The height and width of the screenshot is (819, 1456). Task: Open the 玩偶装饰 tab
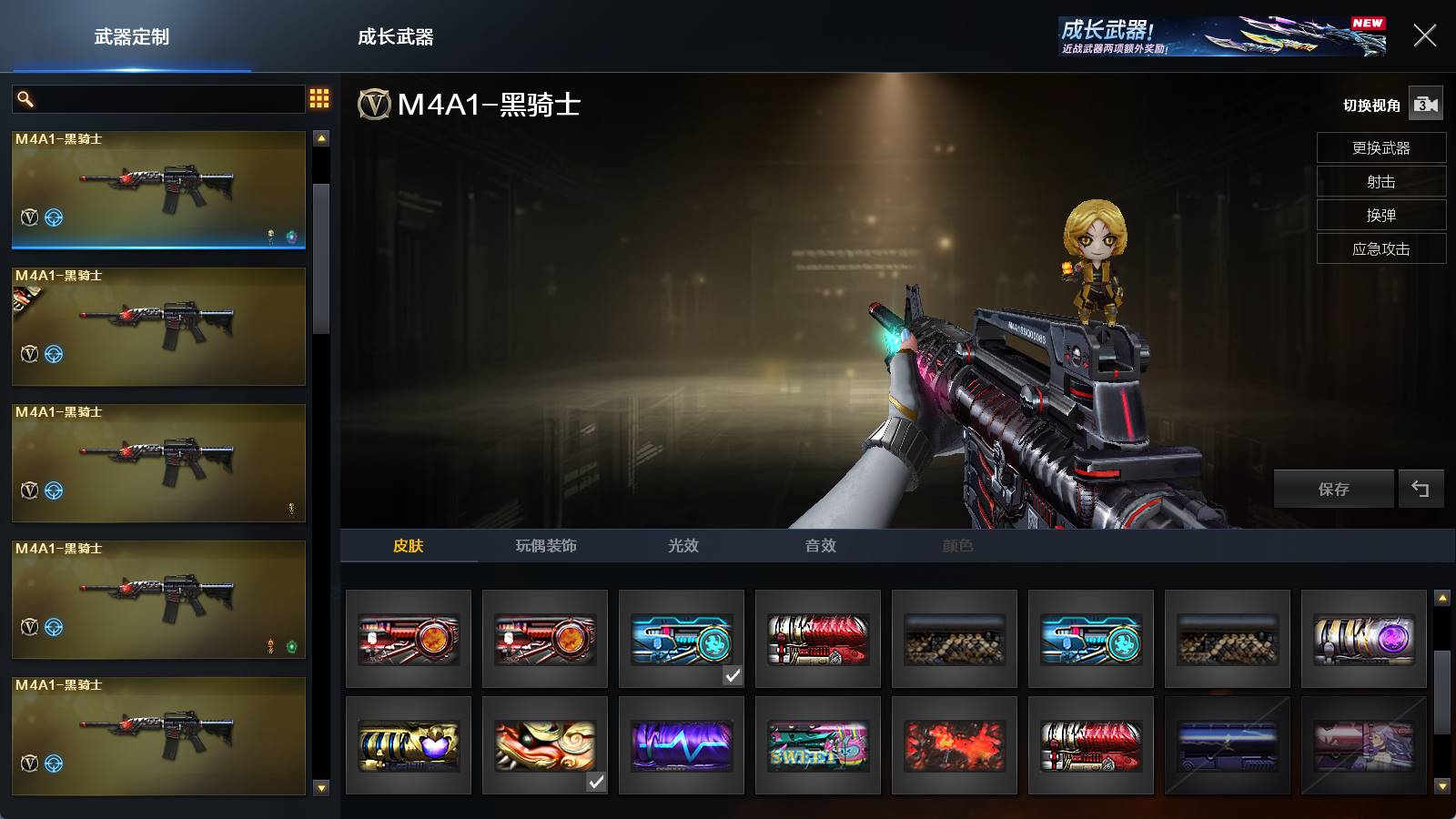(x=546, y=546)
